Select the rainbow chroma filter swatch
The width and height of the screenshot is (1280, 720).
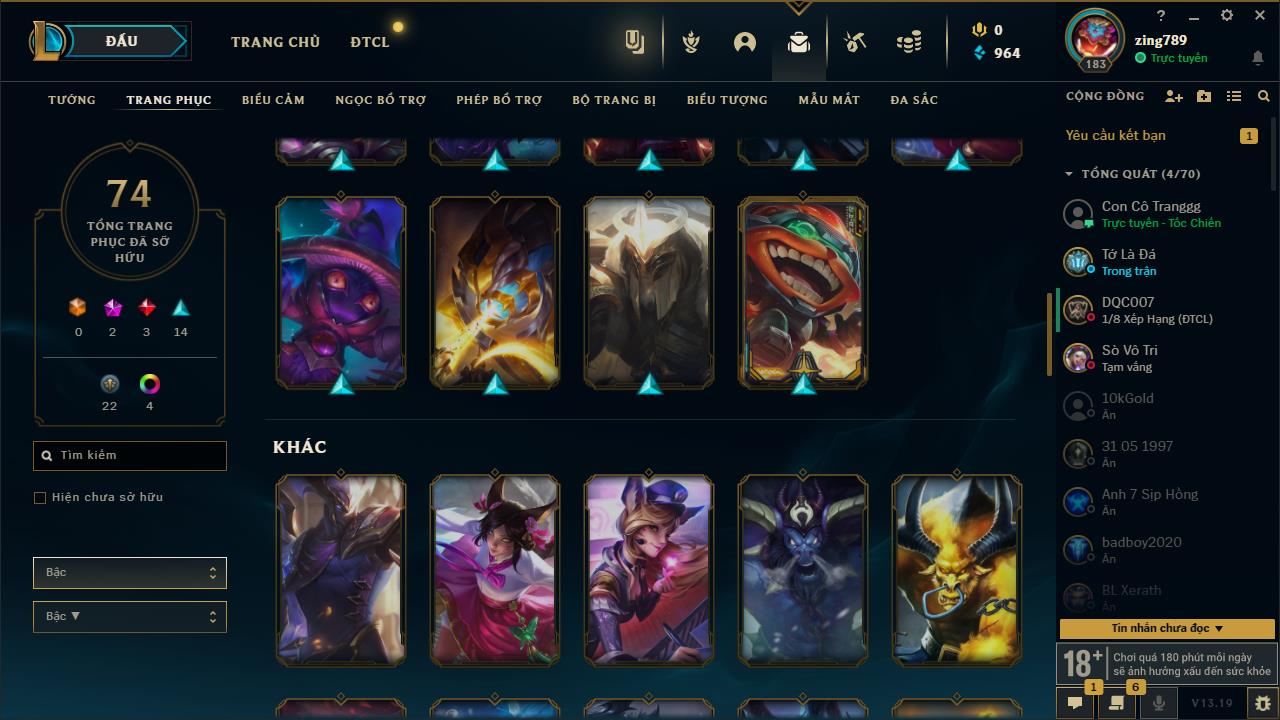(x=148, y=383)
